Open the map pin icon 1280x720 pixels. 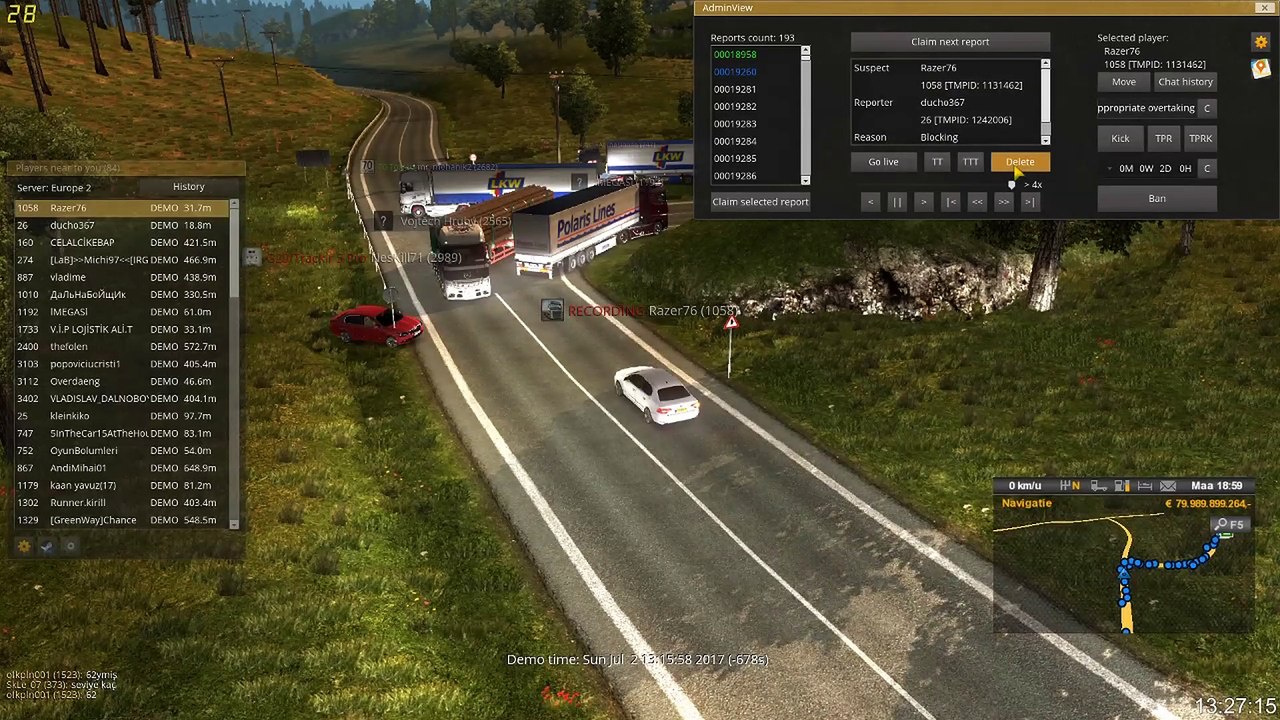(x=1261, y=68)
